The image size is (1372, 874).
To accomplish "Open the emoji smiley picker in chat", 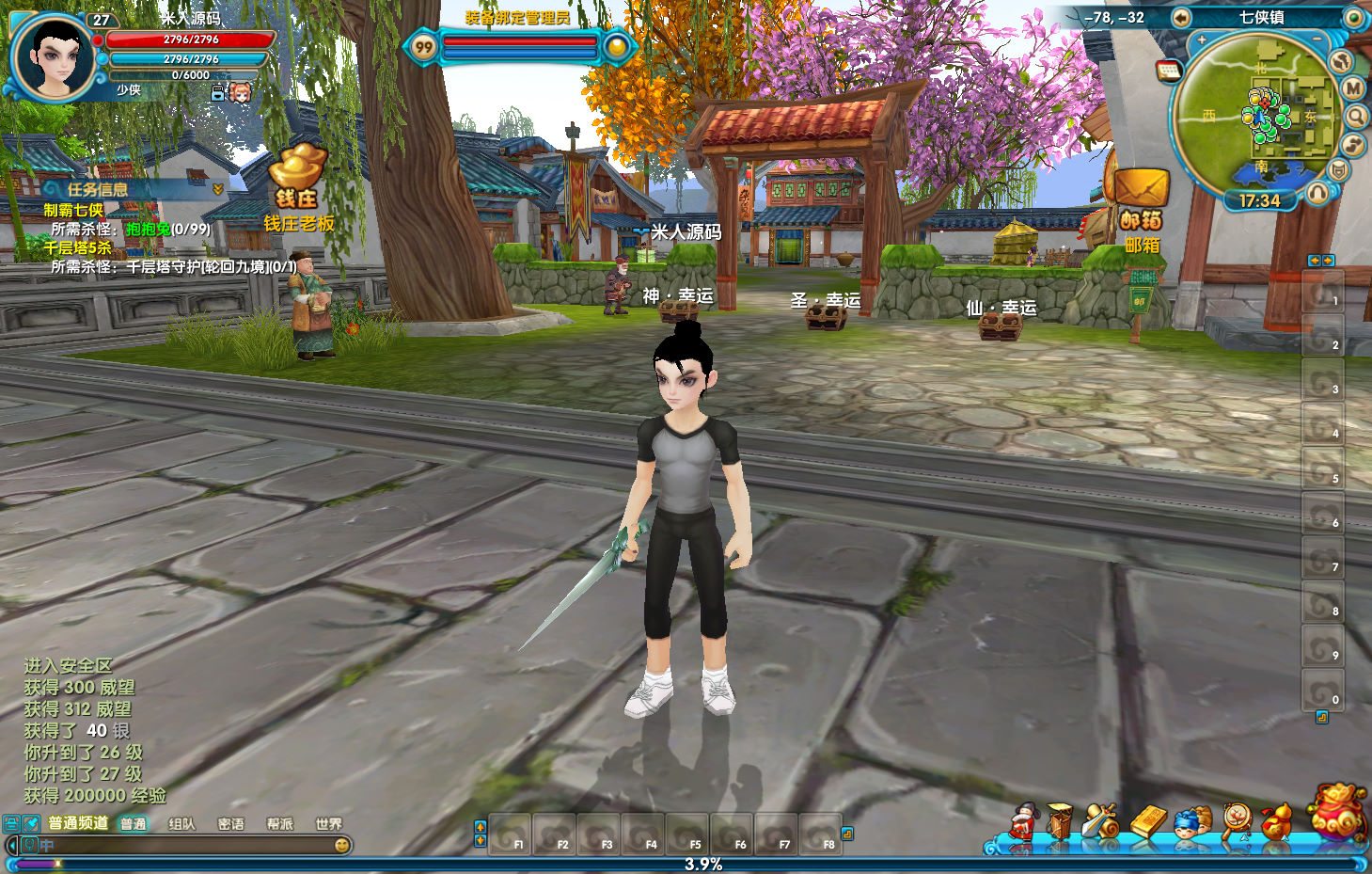I will click(342, 845).
